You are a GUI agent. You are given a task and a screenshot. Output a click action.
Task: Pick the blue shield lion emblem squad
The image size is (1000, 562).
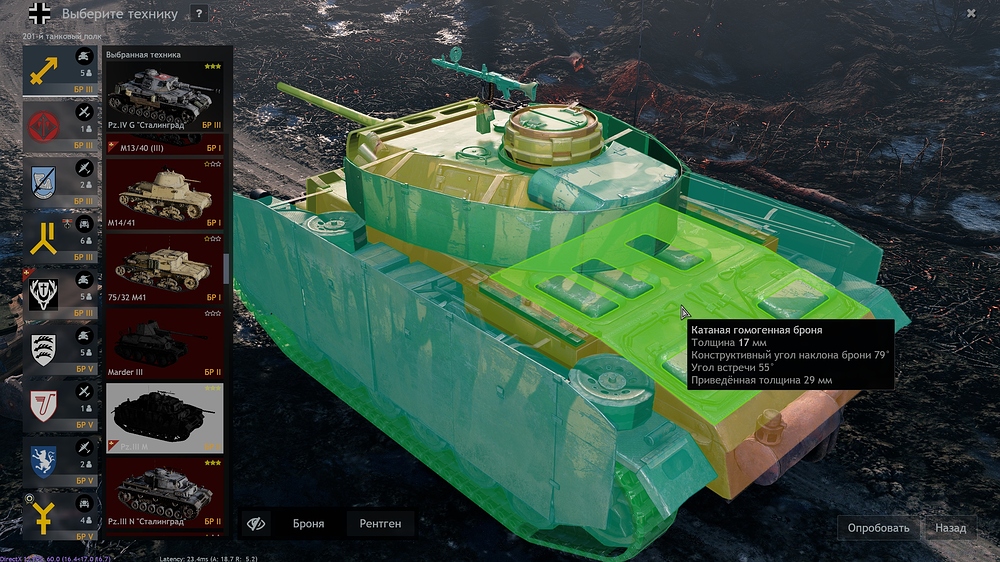tap(45, 460)
